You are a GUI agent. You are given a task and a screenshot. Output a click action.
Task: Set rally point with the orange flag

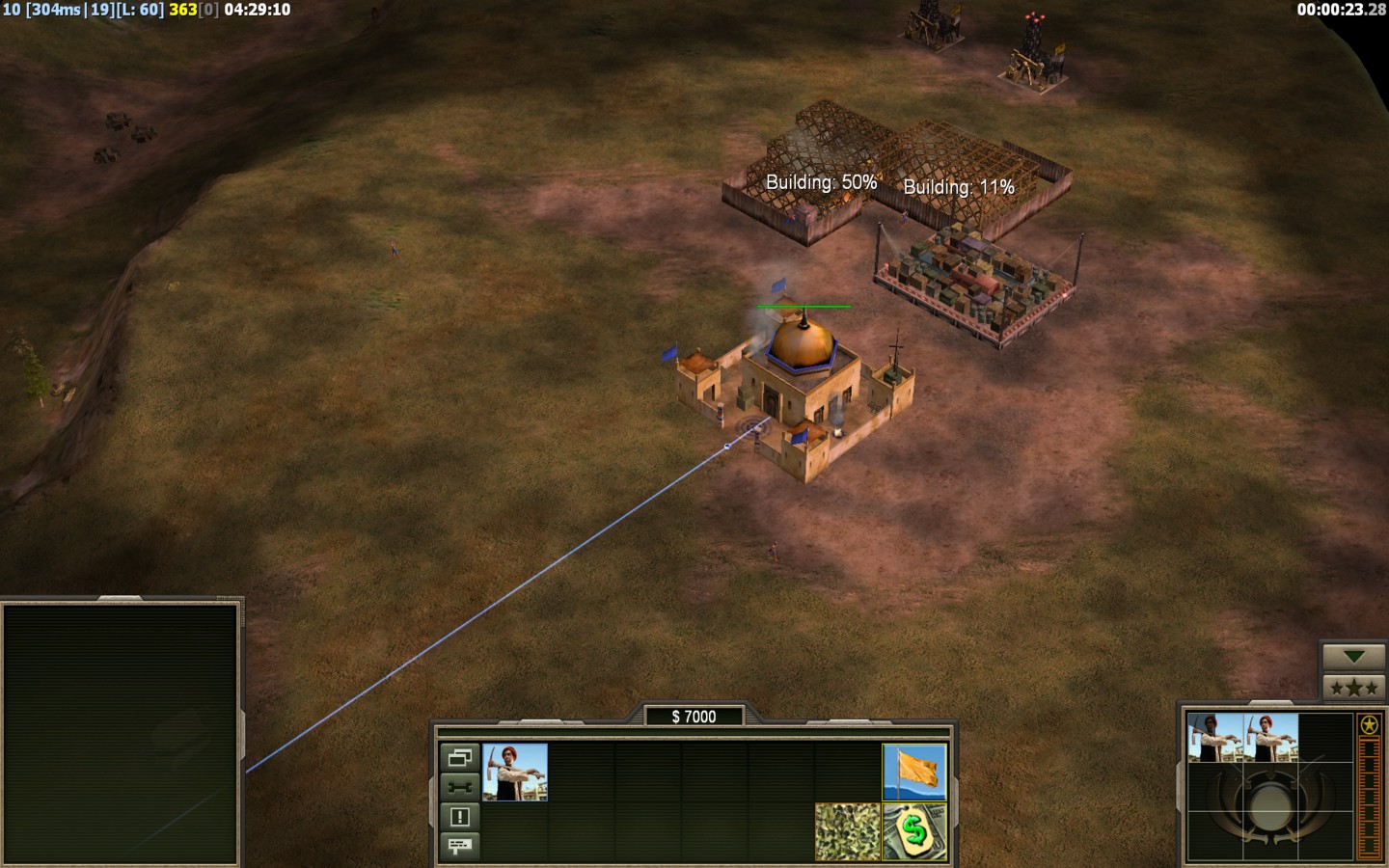(x=914, y=772)
